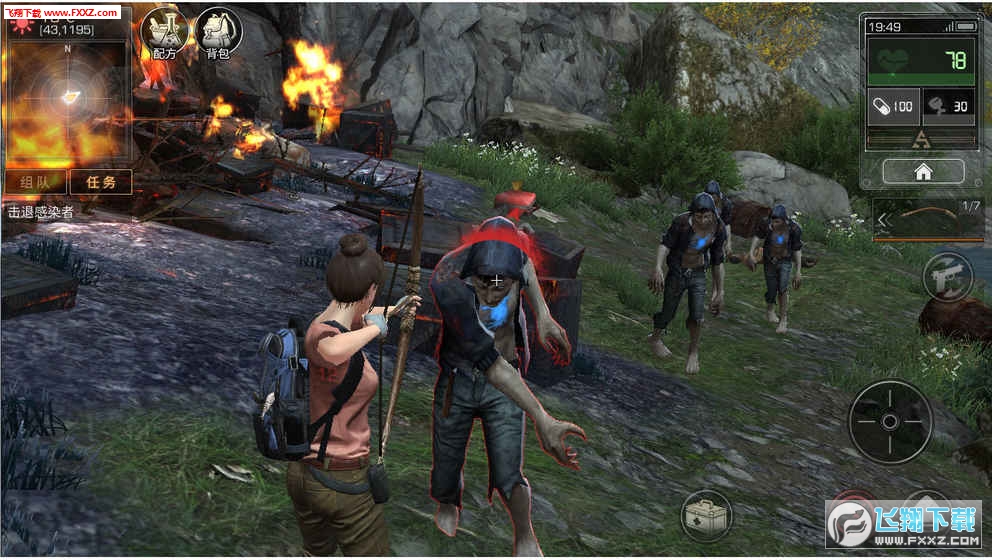Select the bow weapon slot
992x560 pixels.
[x=928, y=221]
